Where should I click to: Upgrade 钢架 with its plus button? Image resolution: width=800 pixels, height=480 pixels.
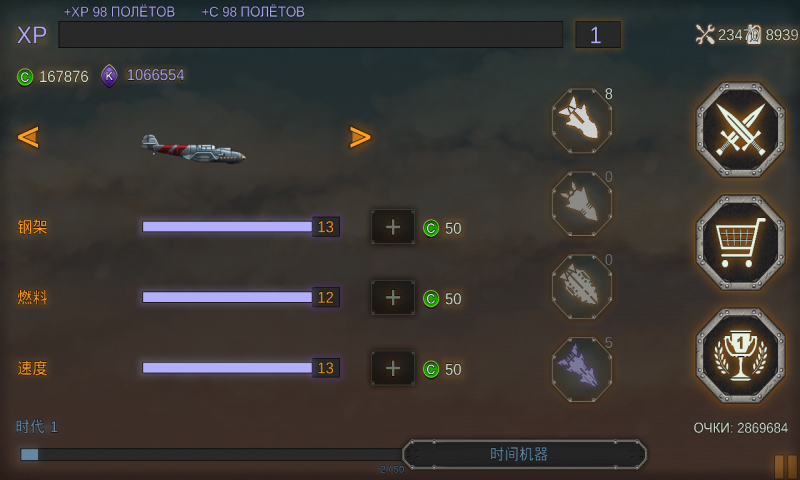click(393, 227)
